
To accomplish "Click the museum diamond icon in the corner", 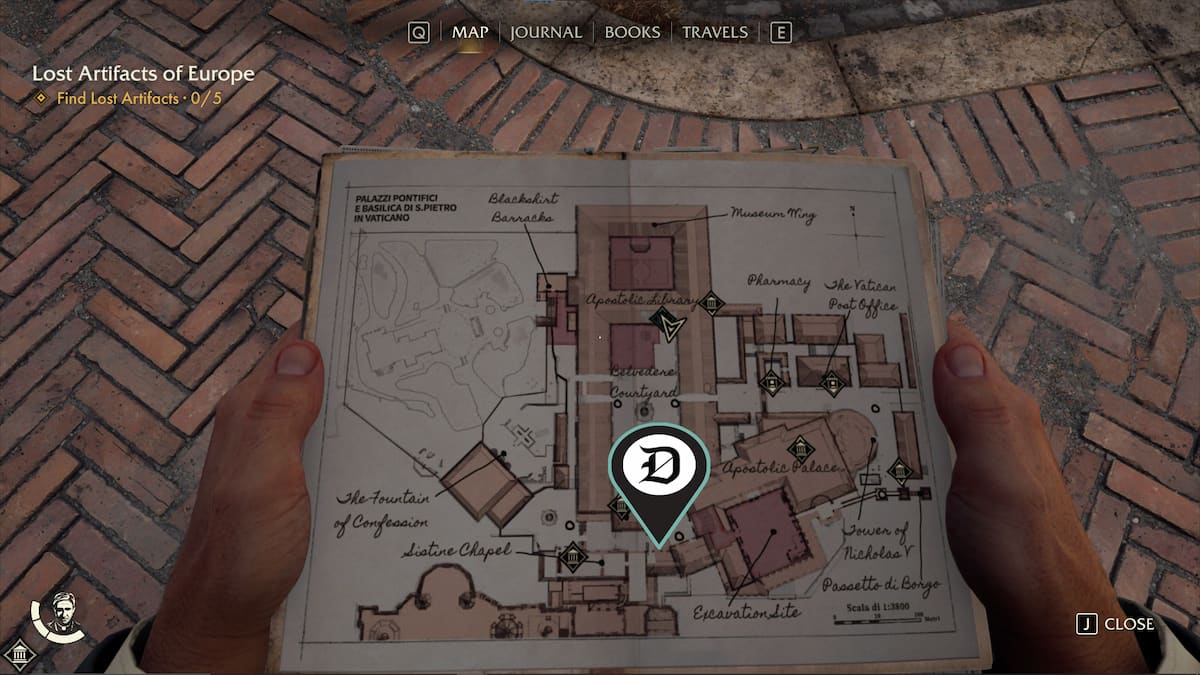I will point(19,656).
